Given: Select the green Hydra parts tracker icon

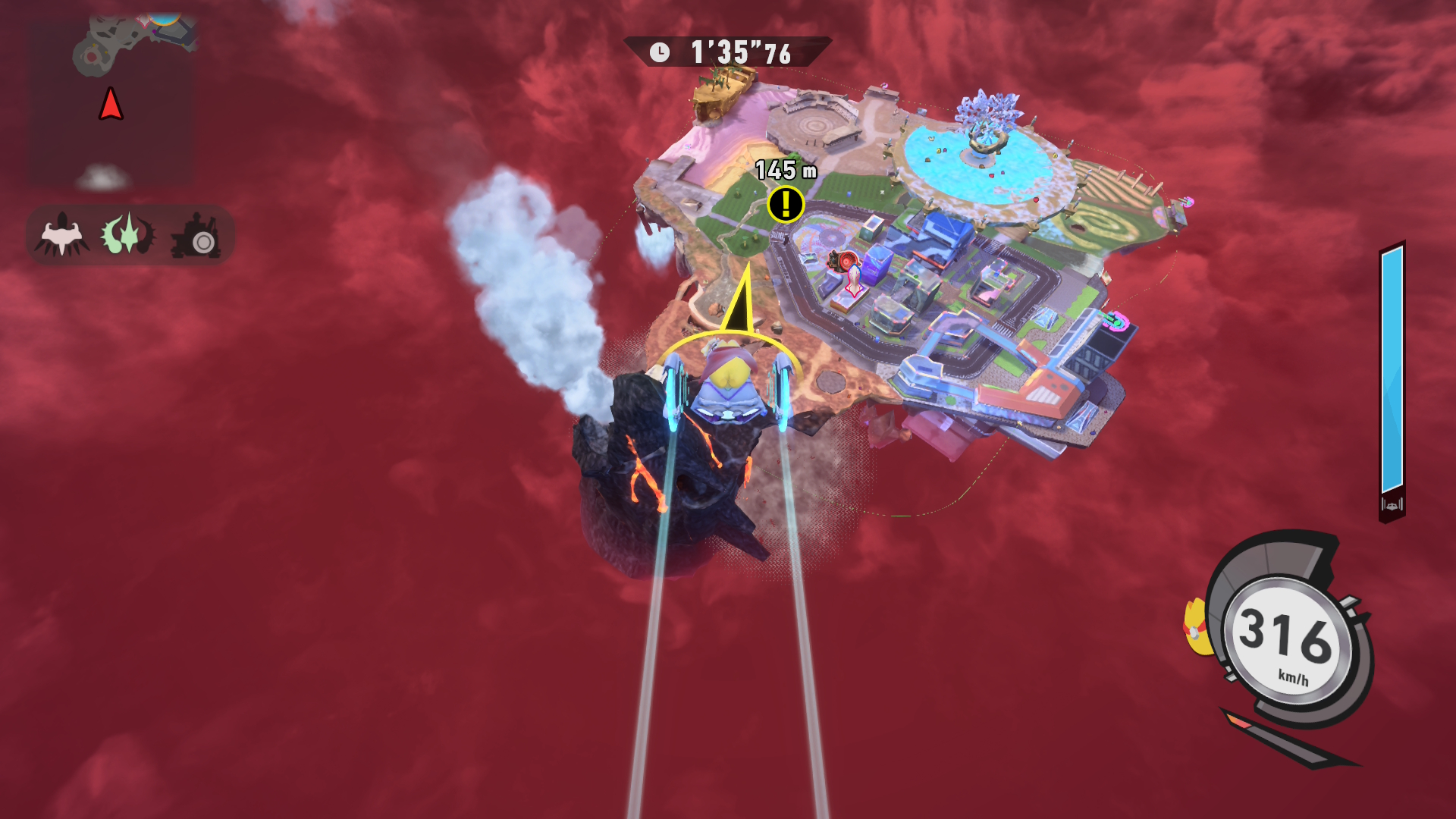Looking at the screenshot, I should [128, 234].
